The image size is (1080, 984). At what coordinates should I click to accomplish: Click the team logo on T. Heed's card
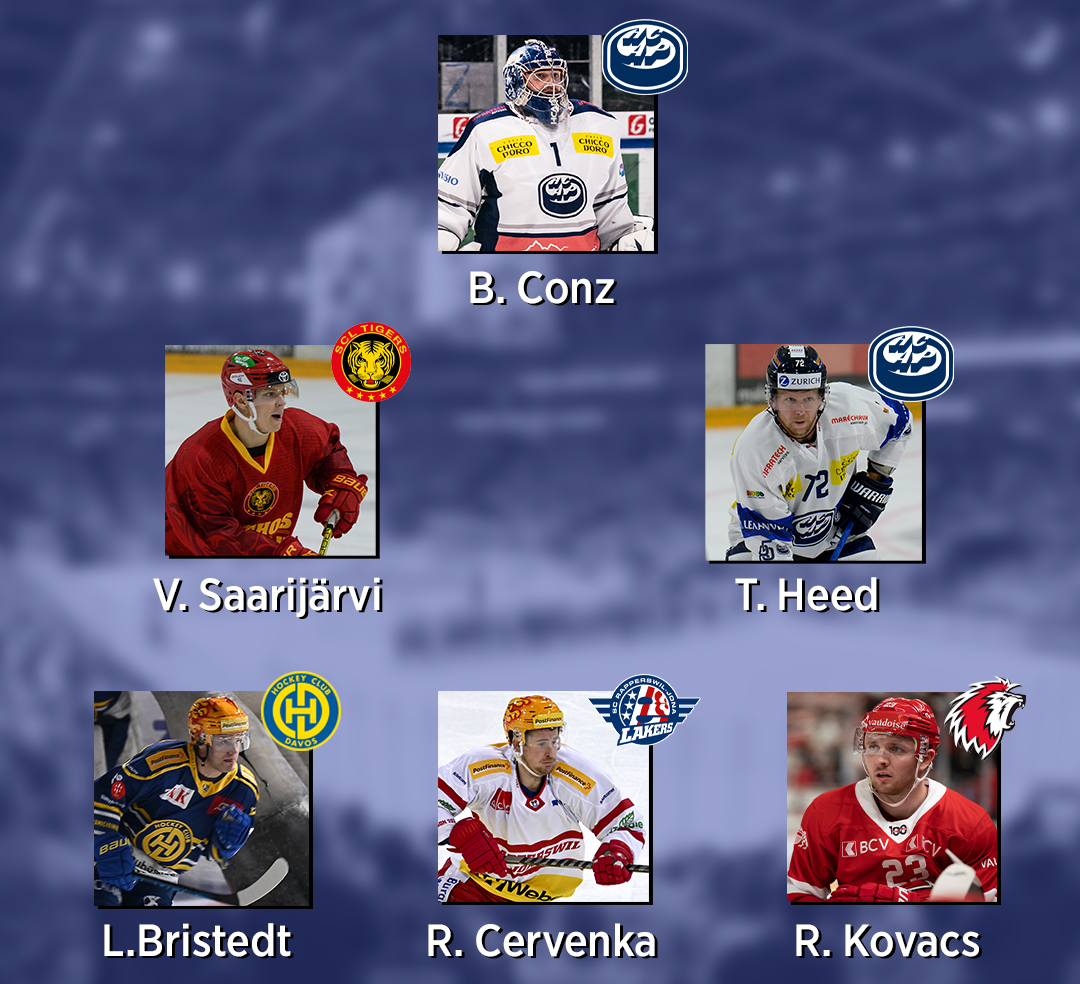tap(911, 364)
